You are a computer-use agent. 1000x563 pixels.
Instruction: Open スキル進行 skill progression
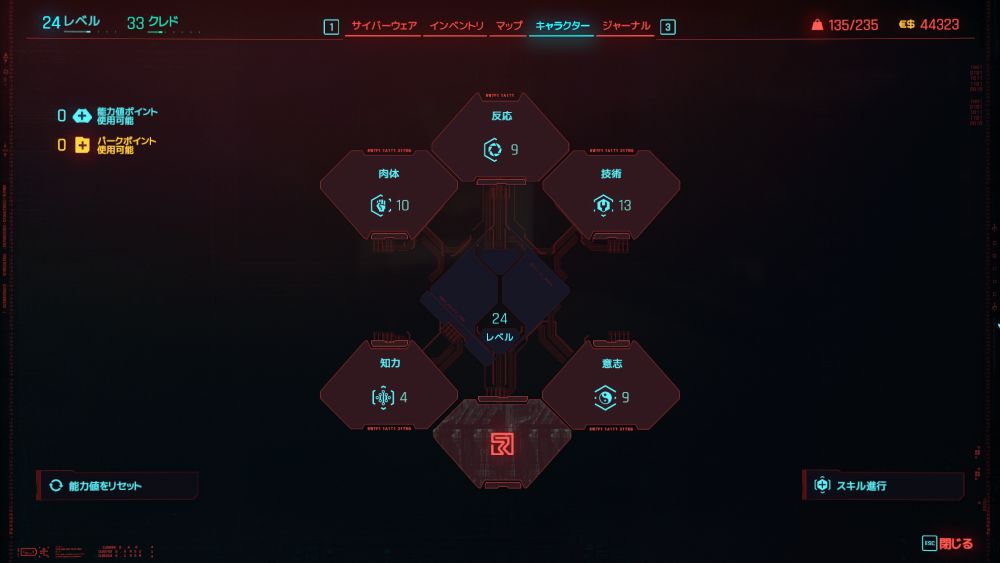tap(882, 486)
